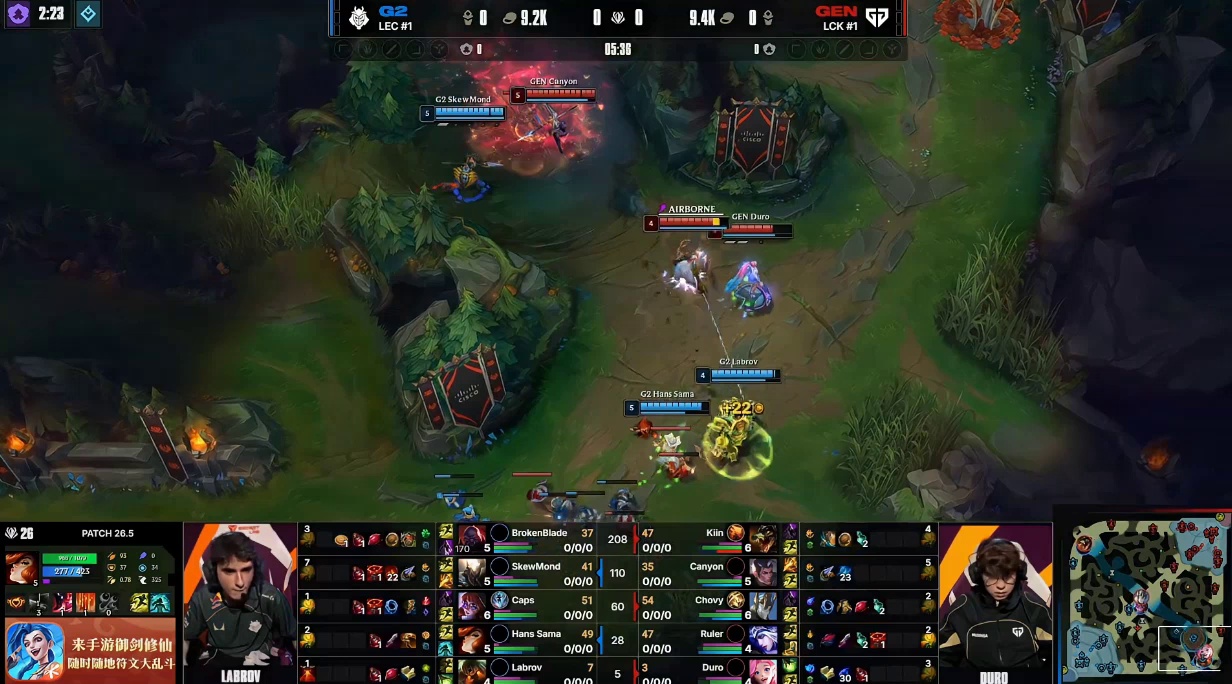
Task: Select SkewMond's champion portrait
Action: (472, 572)
